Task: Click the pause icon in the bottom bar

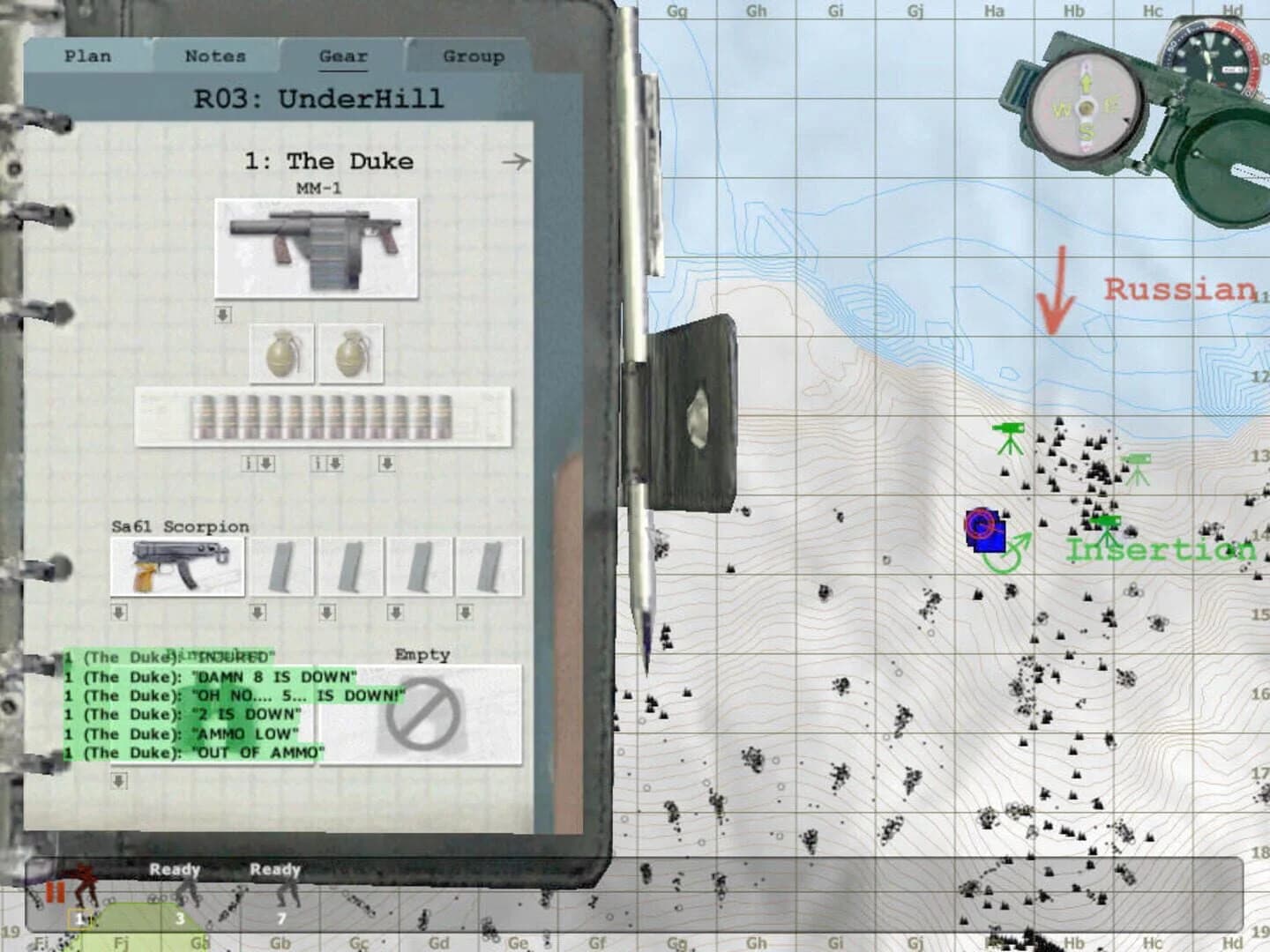Action: point(56,890)
